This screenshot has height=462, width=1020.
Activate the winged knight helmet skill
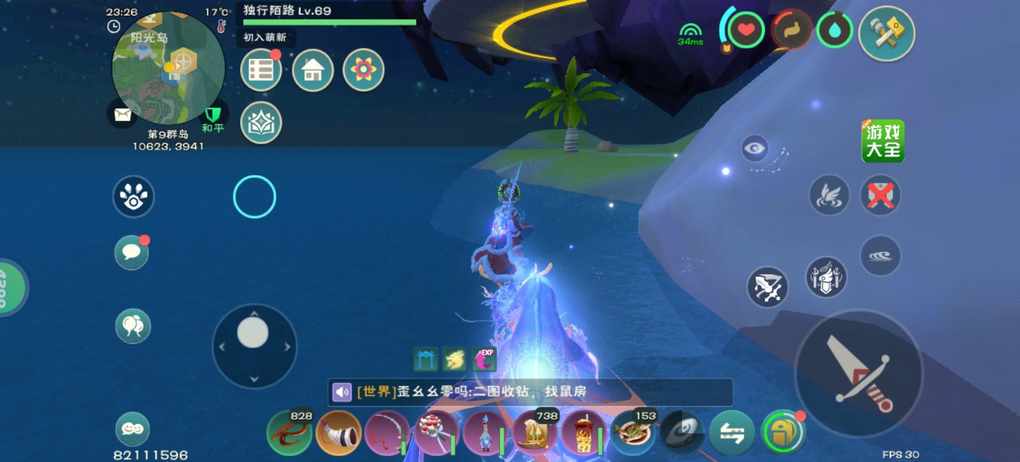(826, 277)
